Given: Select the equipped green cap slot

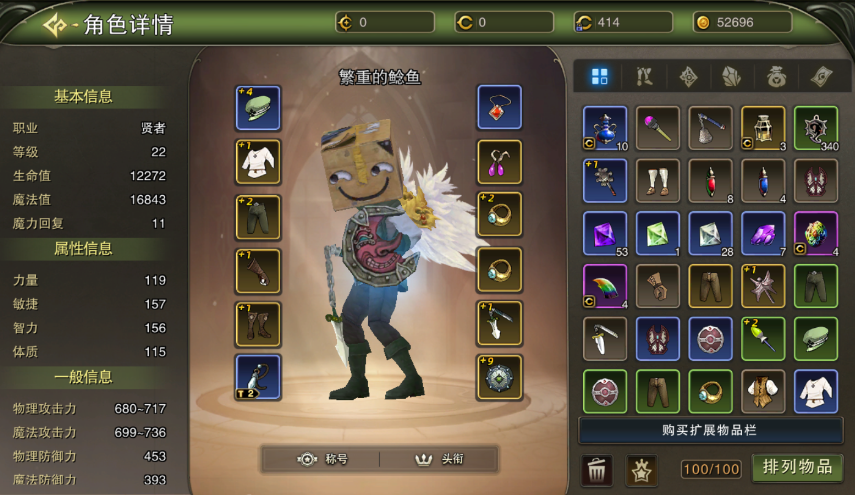Looking at the screenshot, I should click(258, 107).
